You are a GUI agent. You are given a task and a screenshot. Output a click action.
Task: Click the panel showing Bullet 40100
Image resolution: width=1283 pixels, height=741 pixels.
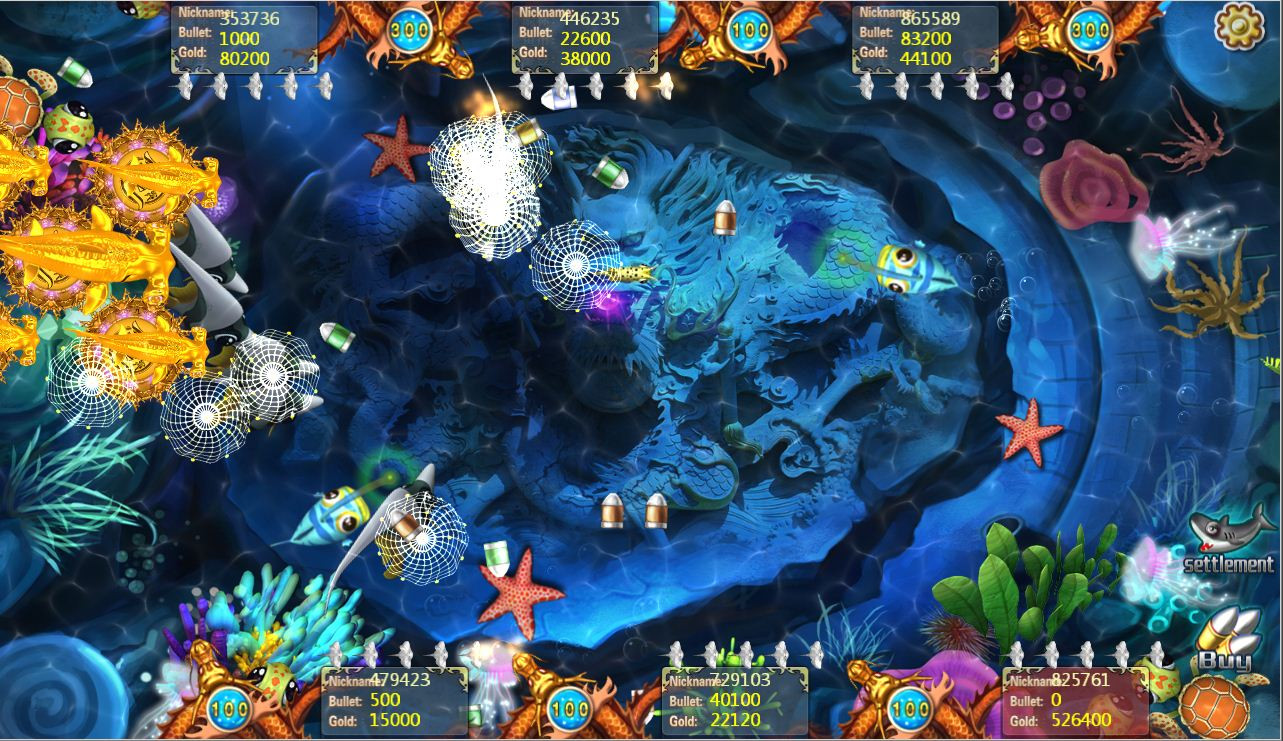click(x=733, y=698)
